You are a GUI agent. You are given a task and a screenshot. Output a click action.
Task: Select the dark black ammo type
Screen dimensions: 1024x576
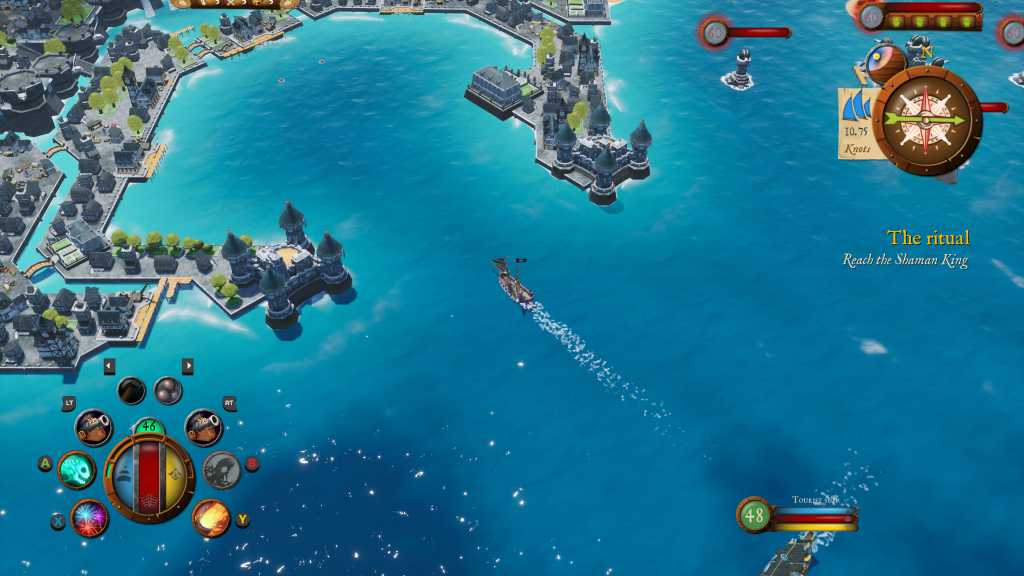[x=131, y=391]
